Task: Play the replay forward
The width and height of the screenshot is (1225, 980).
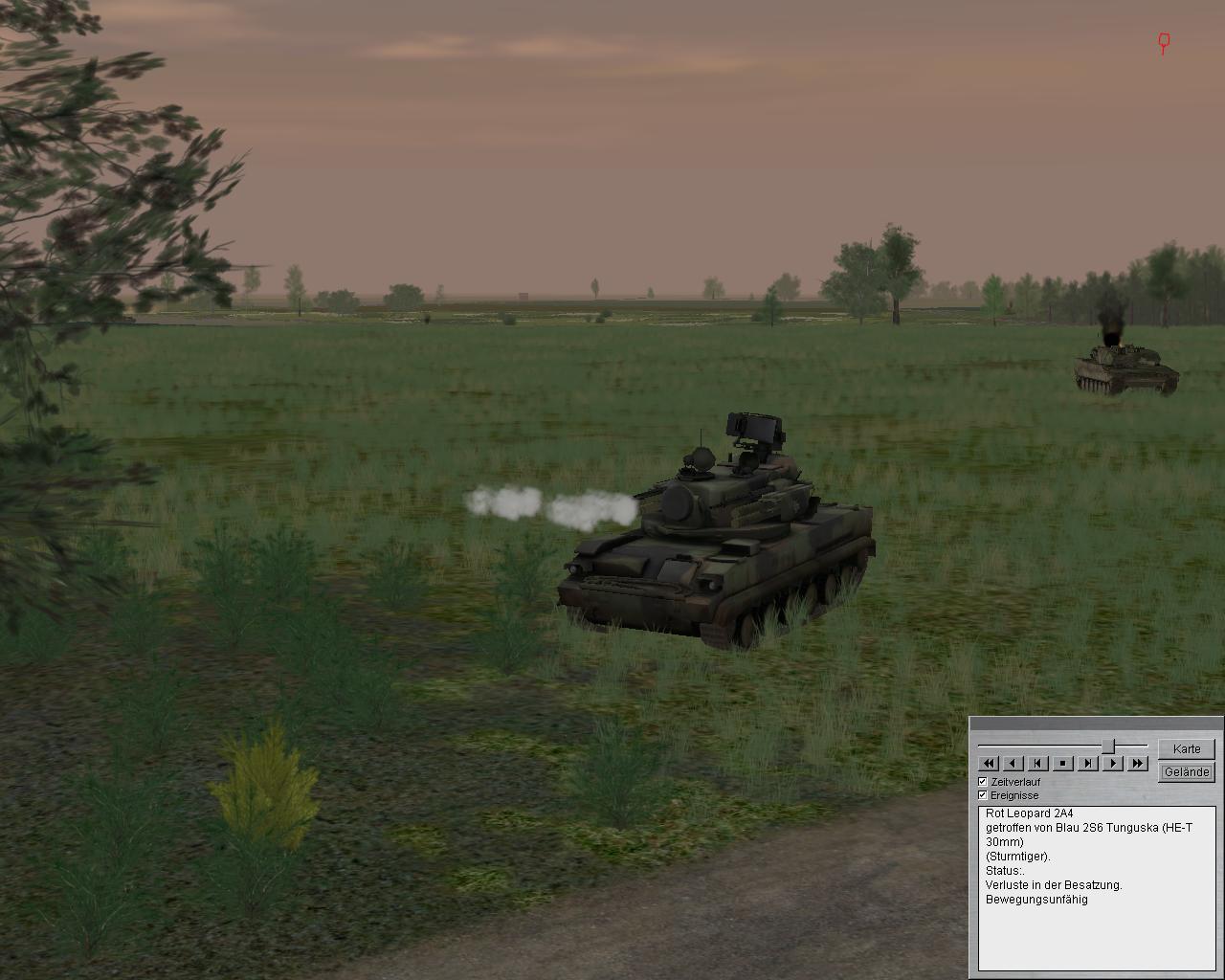Action: 1112,763
